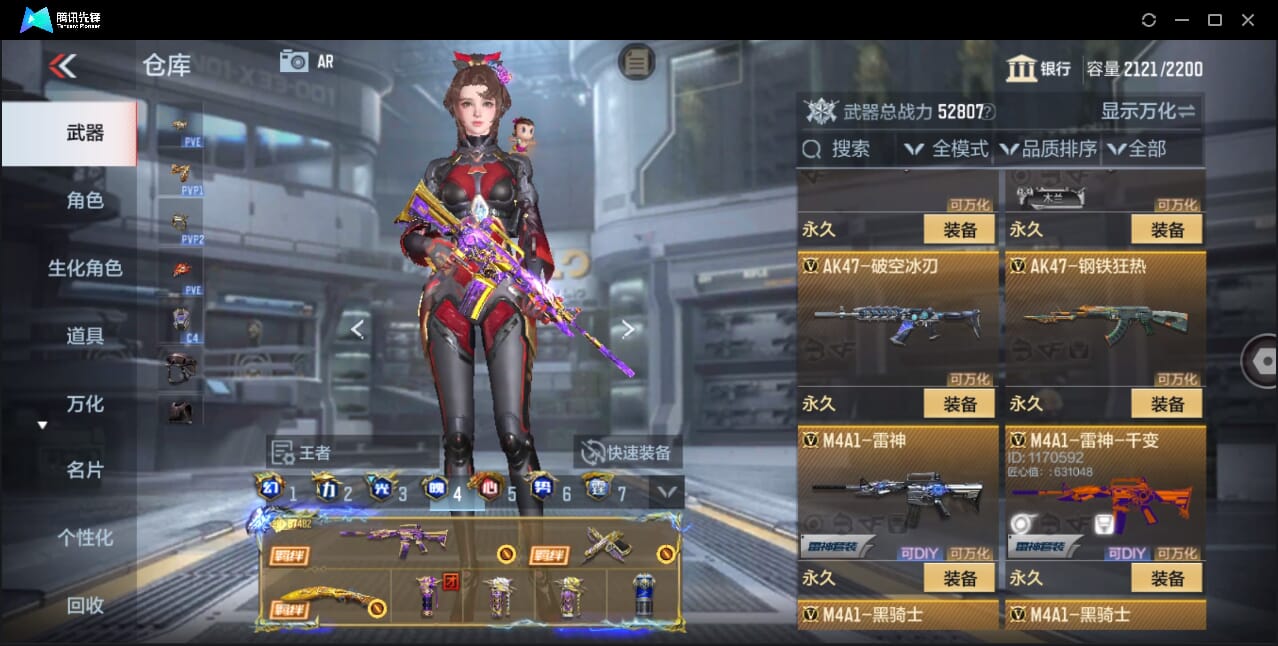The height and width of the screenshot is (646, 1278).
Task: Use the 快速装备 quick equip button
Action: pos(628,452)
